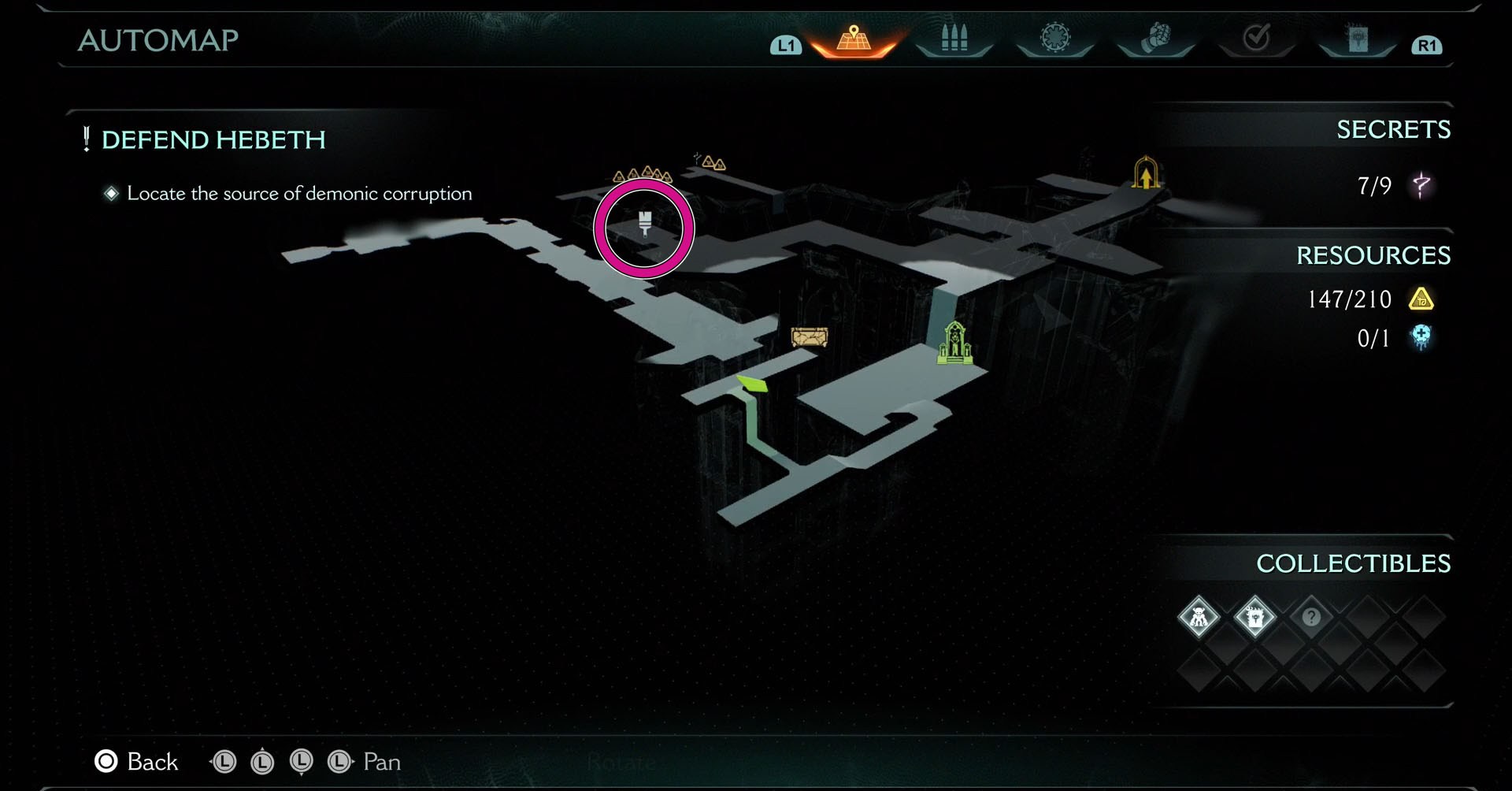The width and height of the screenshot is (1512, 791).
Task: Select the green shrine statue marker
Action: point(954,343)
